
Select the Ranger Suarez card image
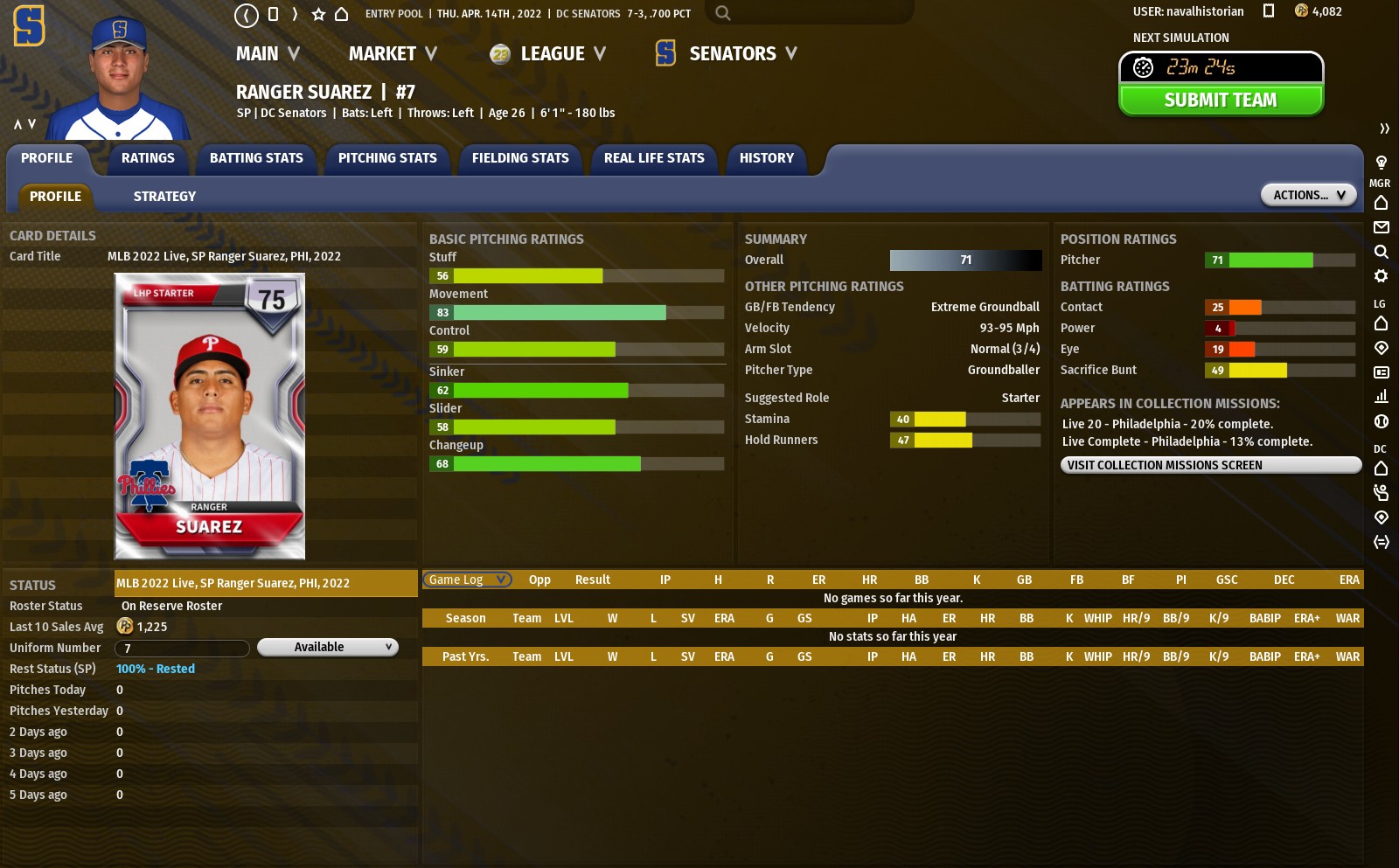(210, 416)
